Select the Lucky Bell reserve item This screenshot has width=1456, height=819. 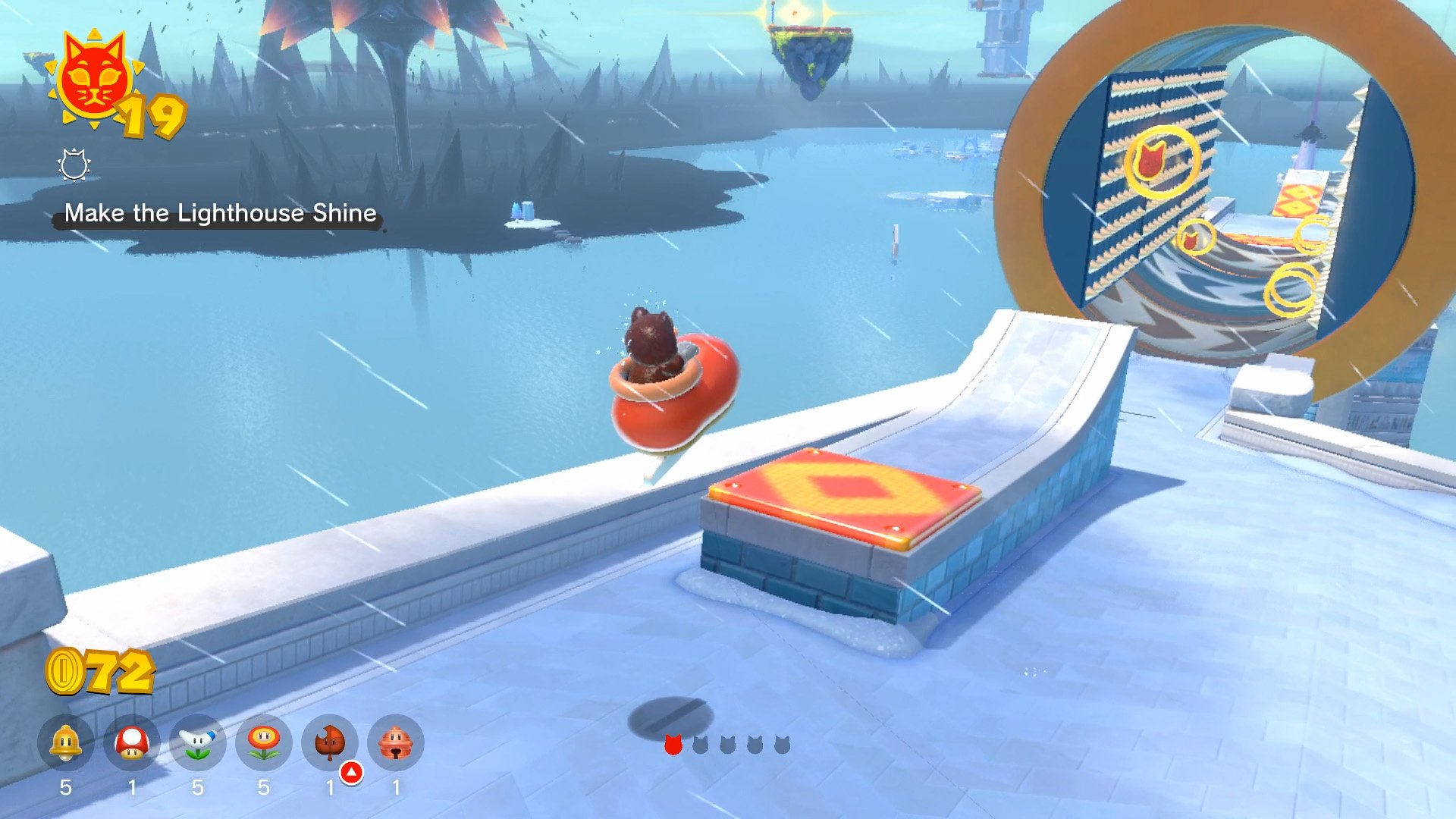(x=395, y=742)
